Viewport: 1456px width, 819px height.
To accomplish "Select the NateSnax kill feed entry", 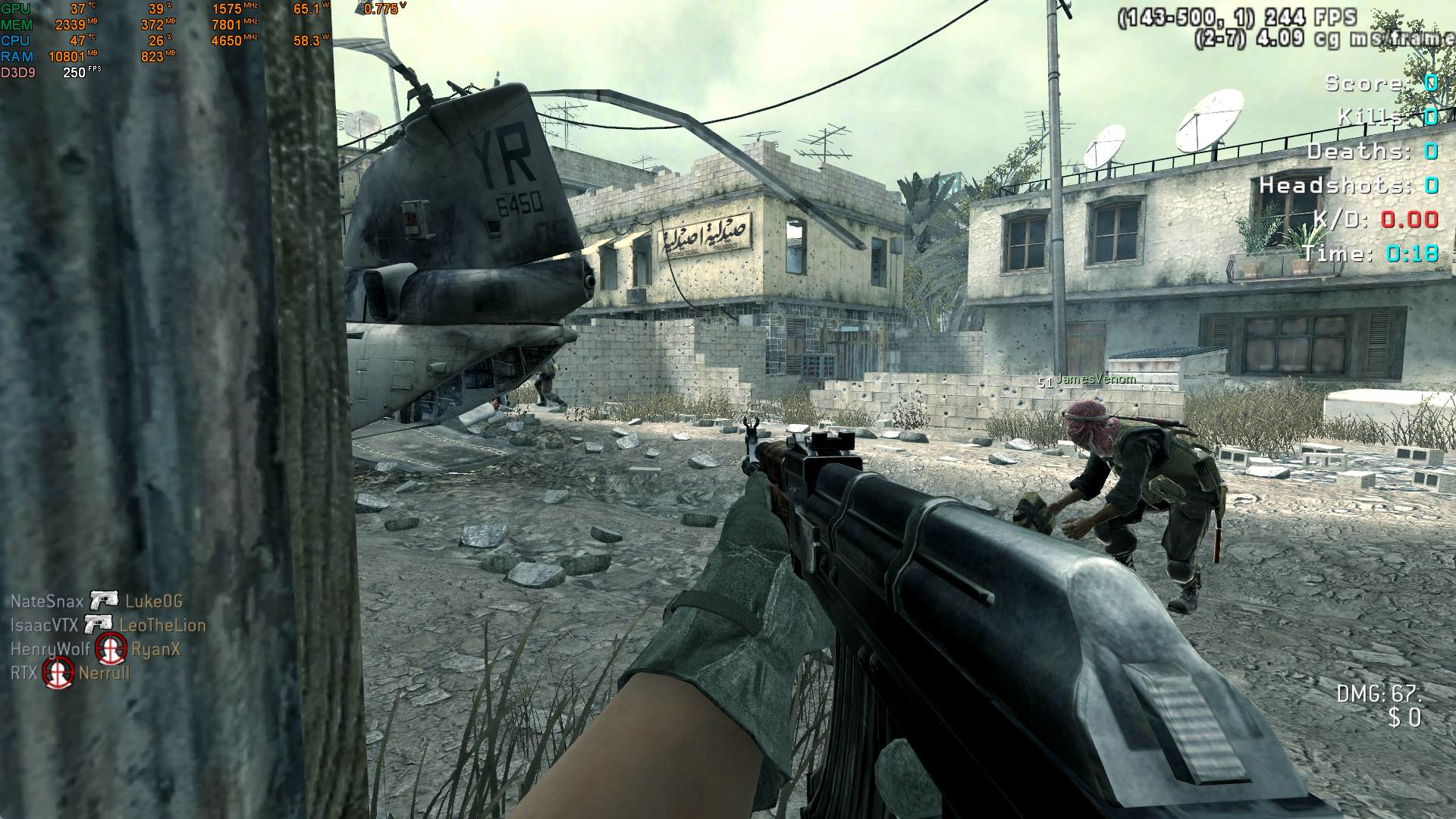I will coord(96,601).
